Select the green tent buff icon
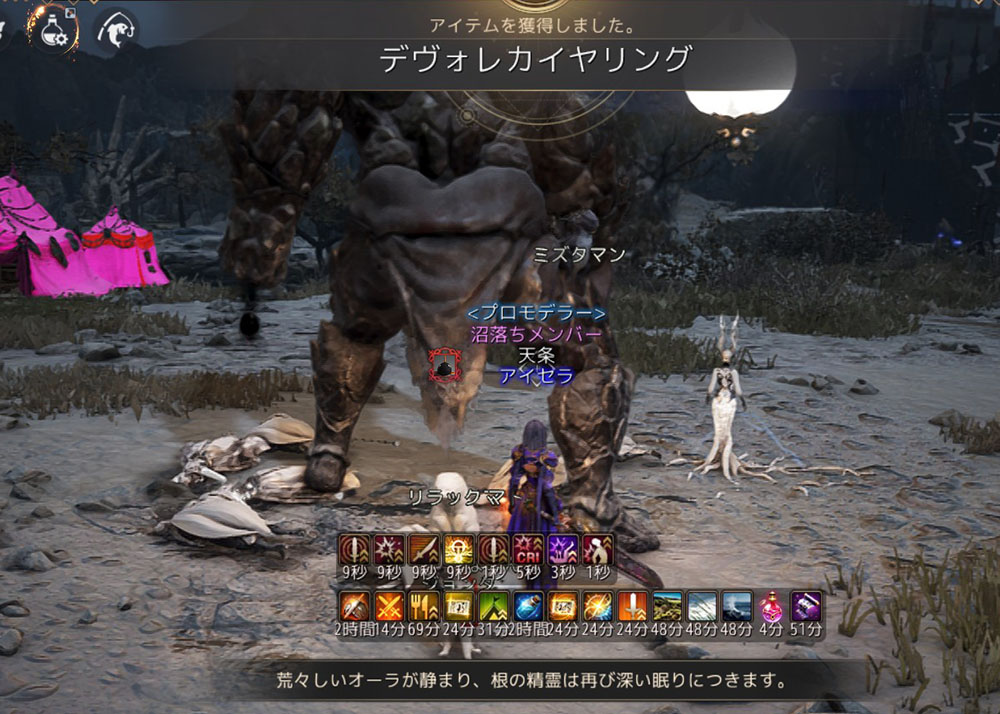The height and width of the screenshot is (714, 1000). [x=493, y=606]
